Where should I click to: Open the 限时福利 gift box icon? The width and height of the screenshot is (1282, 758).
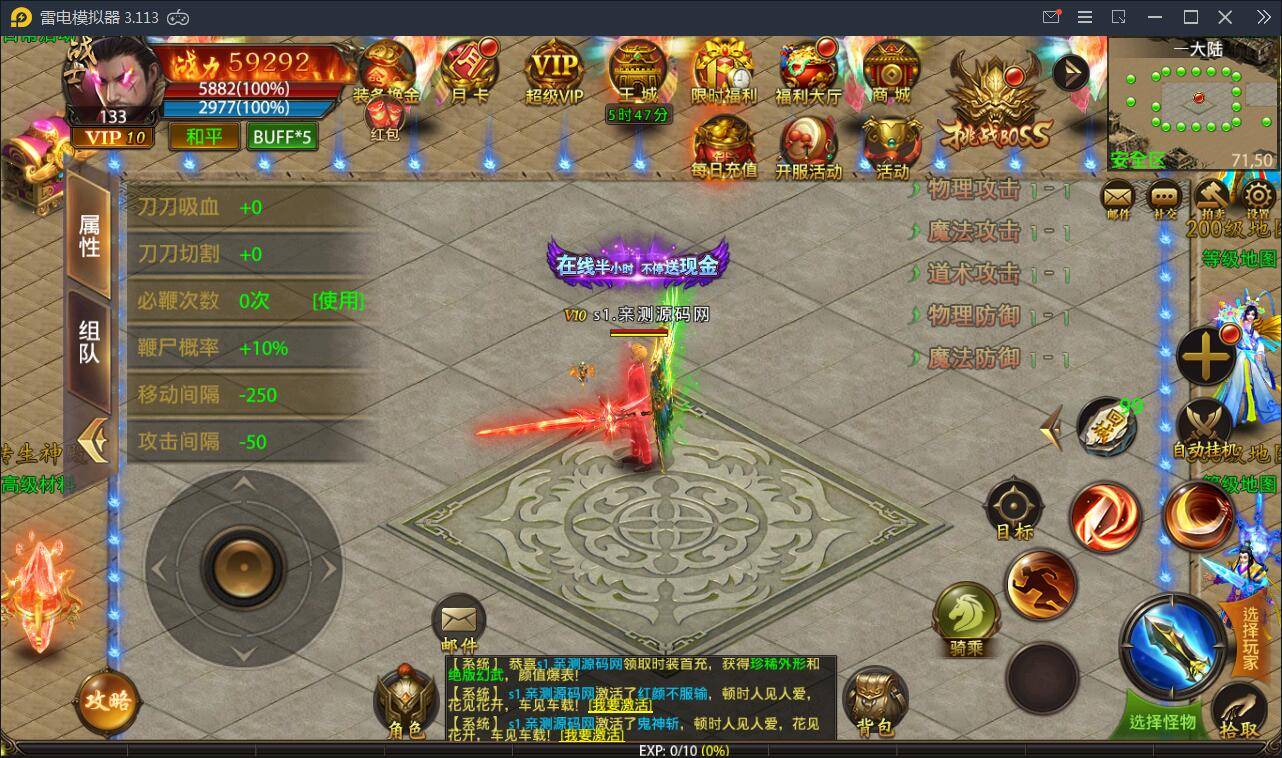pyautogui.click(x=724, y=72)
